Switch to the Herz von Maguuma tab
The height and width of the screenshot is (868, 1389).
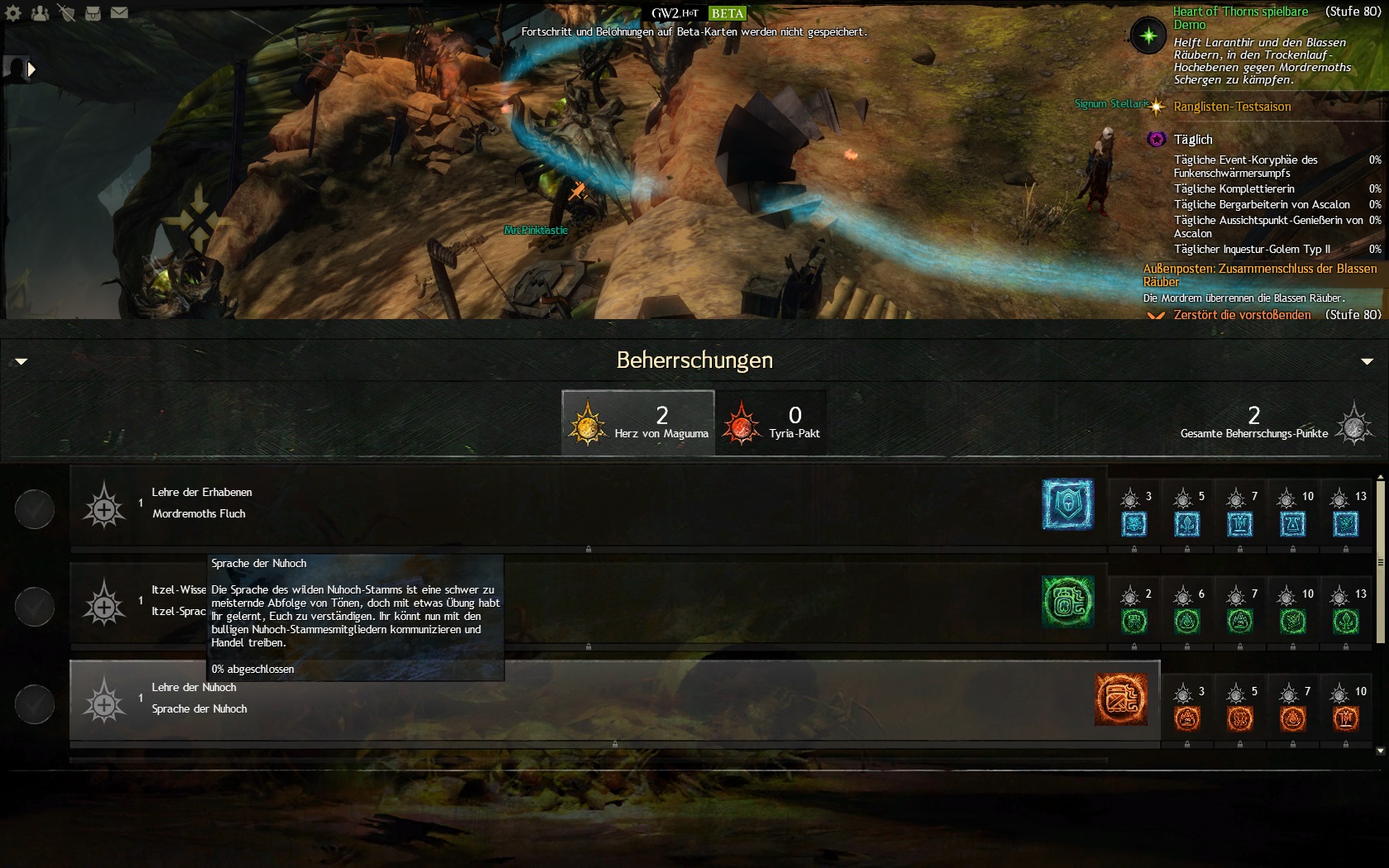pos(637,422)
